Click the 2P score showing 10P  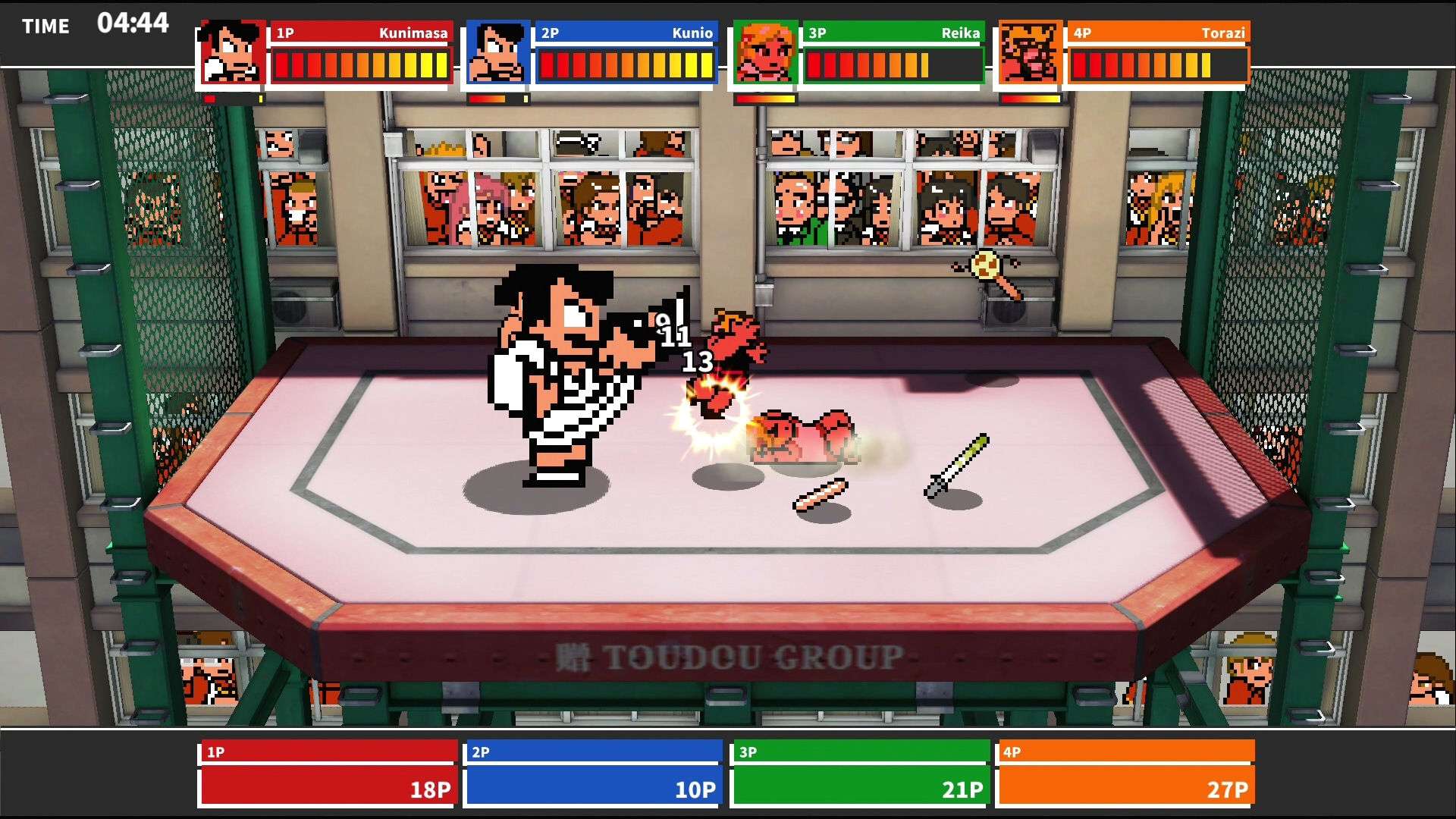(694, 789)
